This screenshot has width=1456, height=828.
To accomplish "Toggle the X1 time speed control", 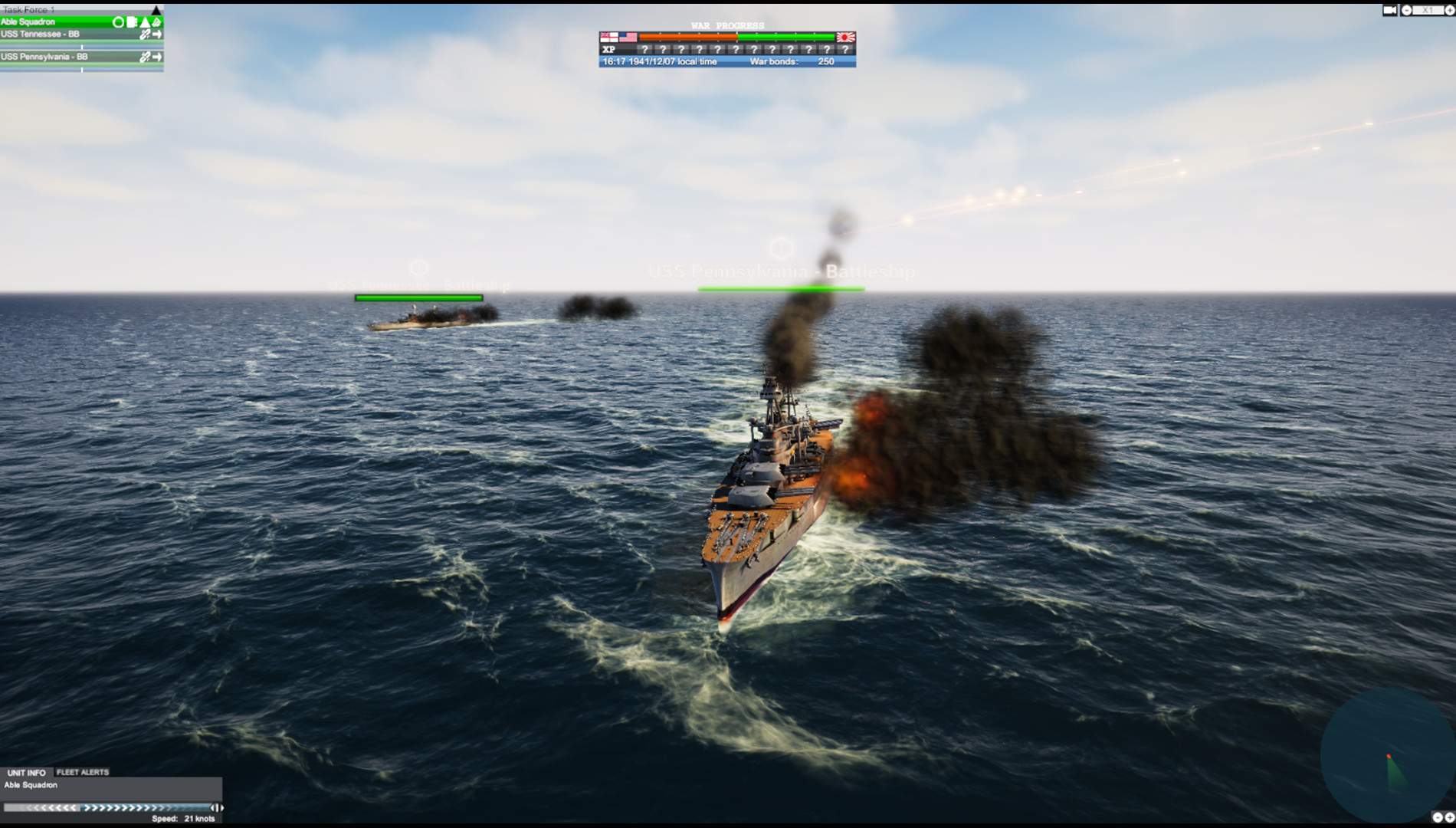I will [x=1427, y=10].
